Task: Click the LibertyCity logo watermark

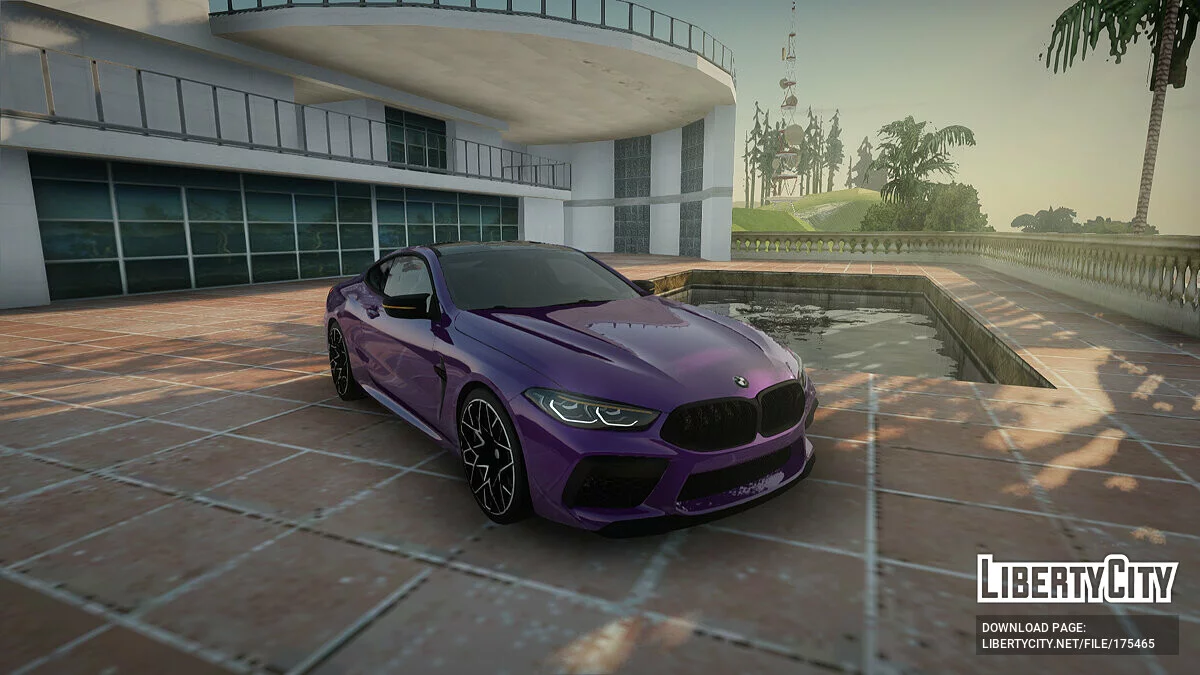Action: tap(1077, 579)
